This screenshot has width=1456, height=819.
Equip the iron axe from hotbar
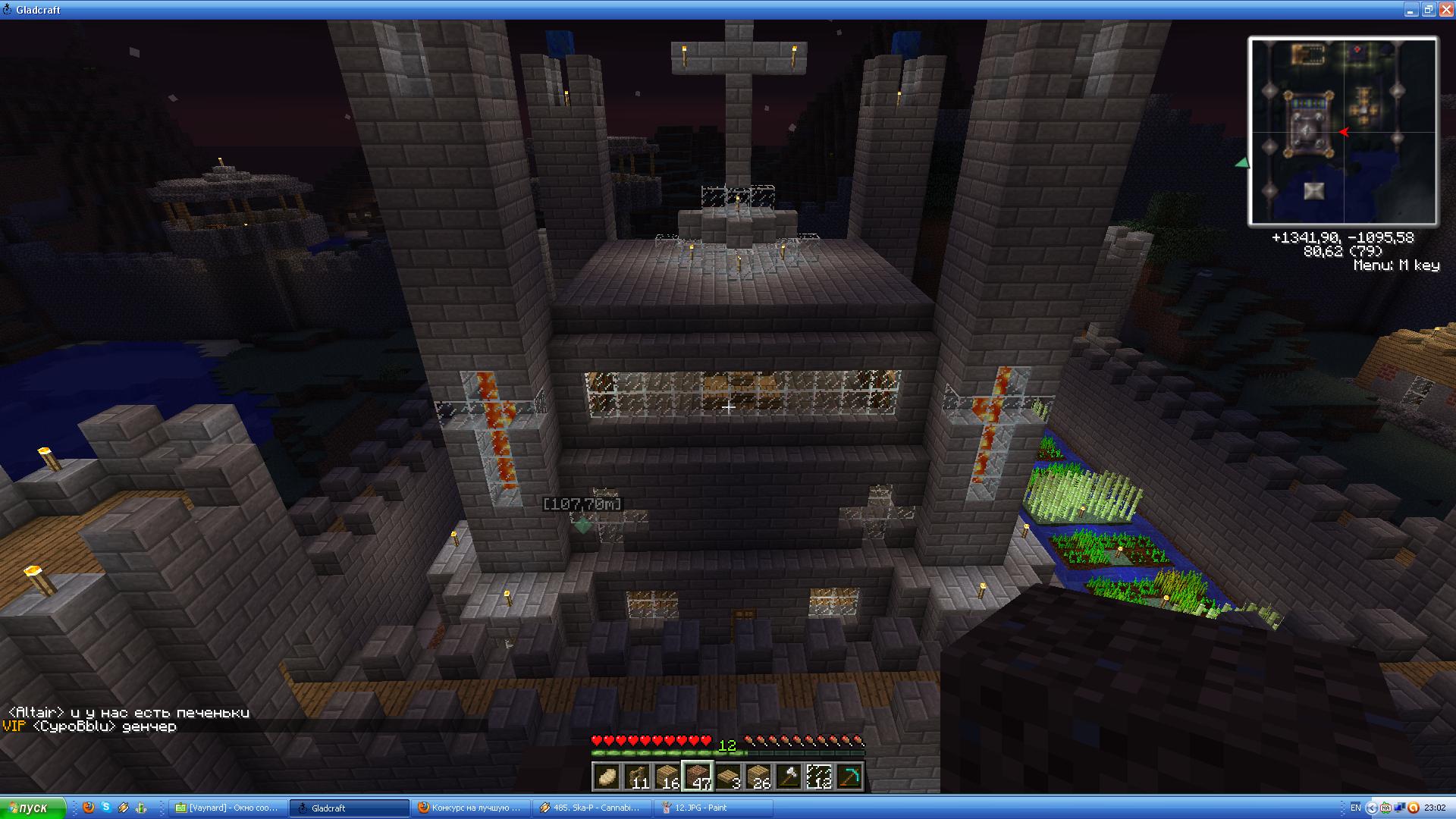(789, 777)
